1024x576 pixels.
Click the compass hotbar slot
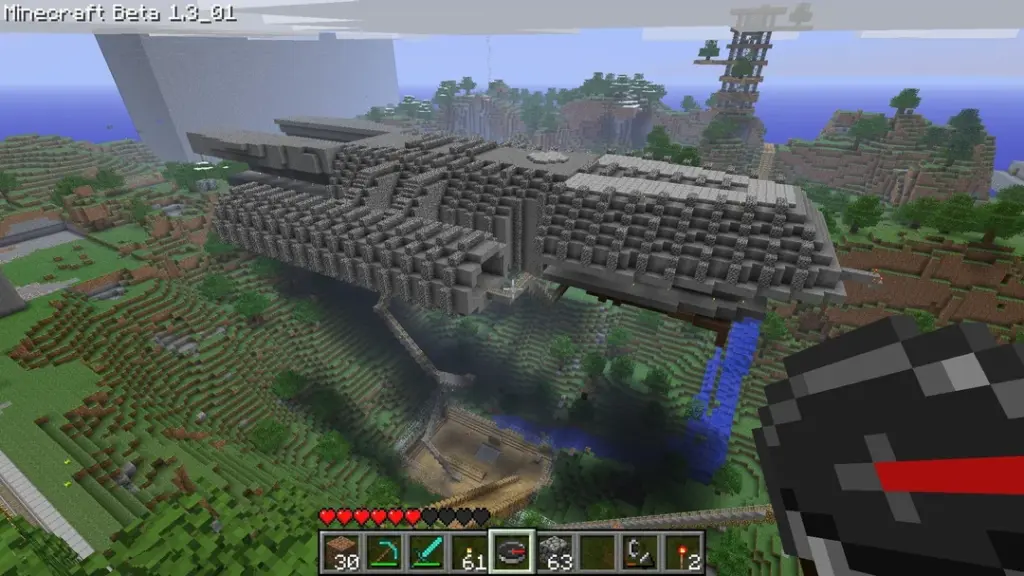coord(512,551)
